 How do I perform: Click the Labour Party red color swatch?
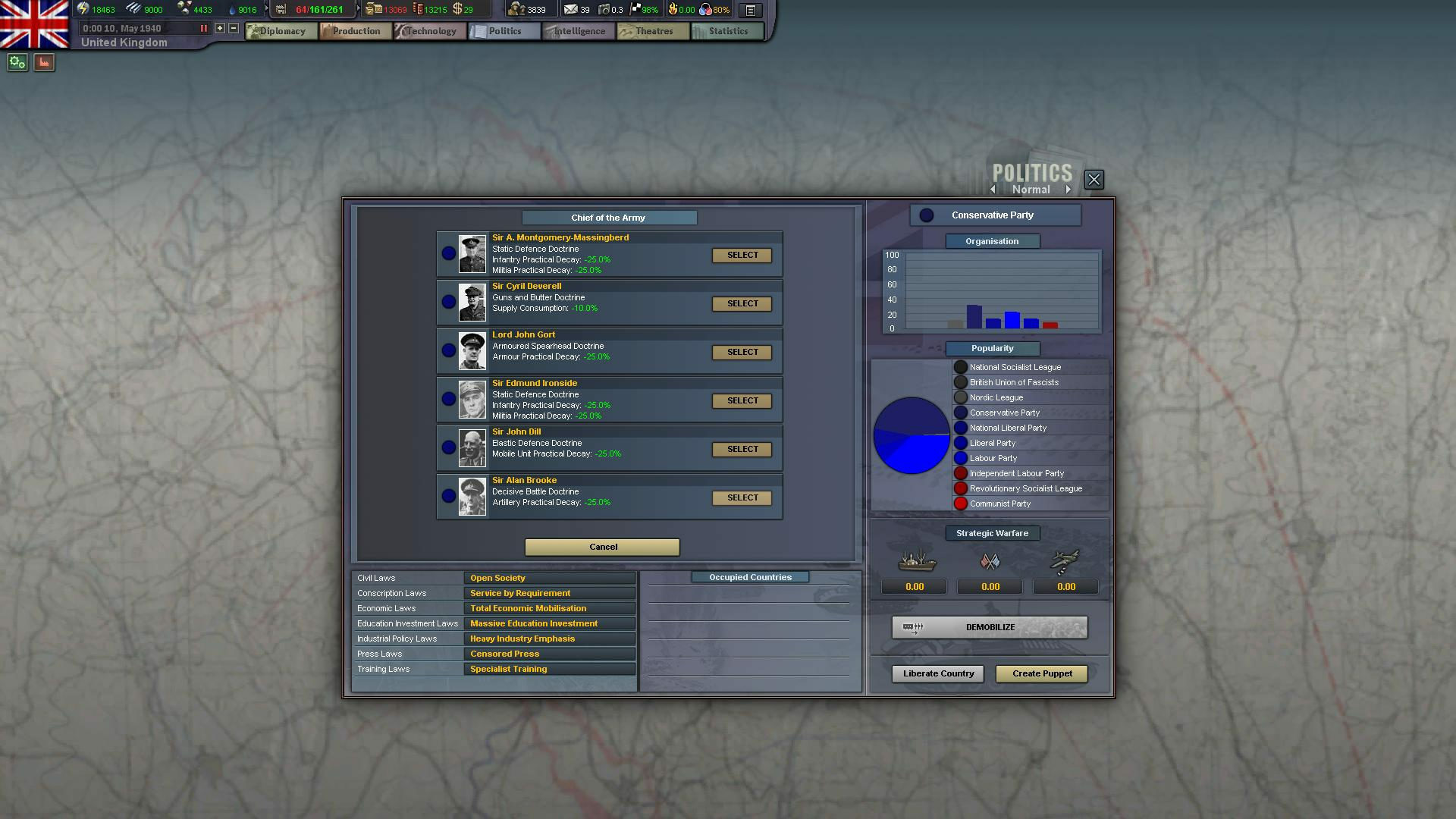coord(961,458)
